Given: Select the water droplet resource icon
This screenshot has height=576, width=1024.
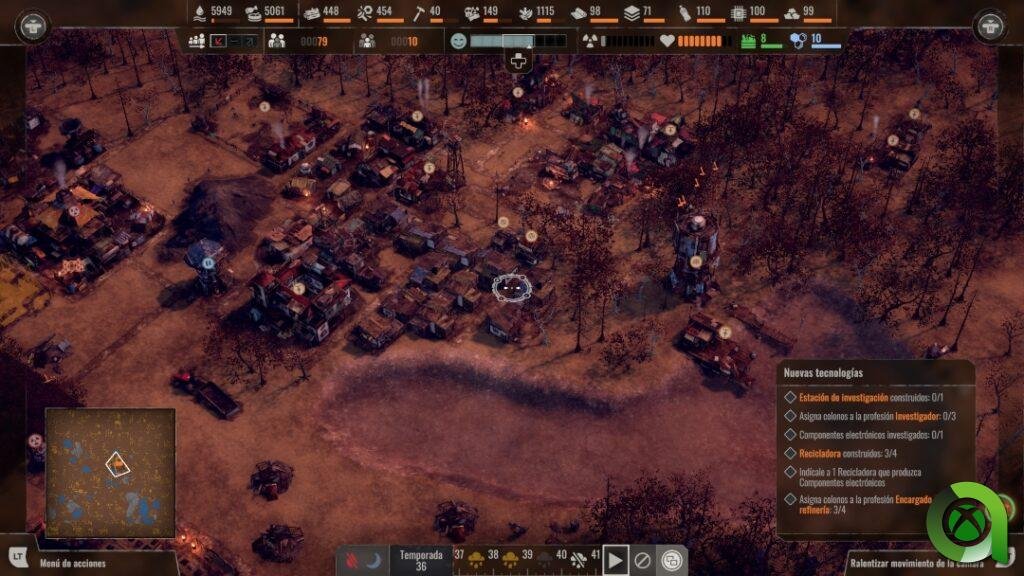Looking at the screenshot, I should pyautogui.click(x=200, y=13).
